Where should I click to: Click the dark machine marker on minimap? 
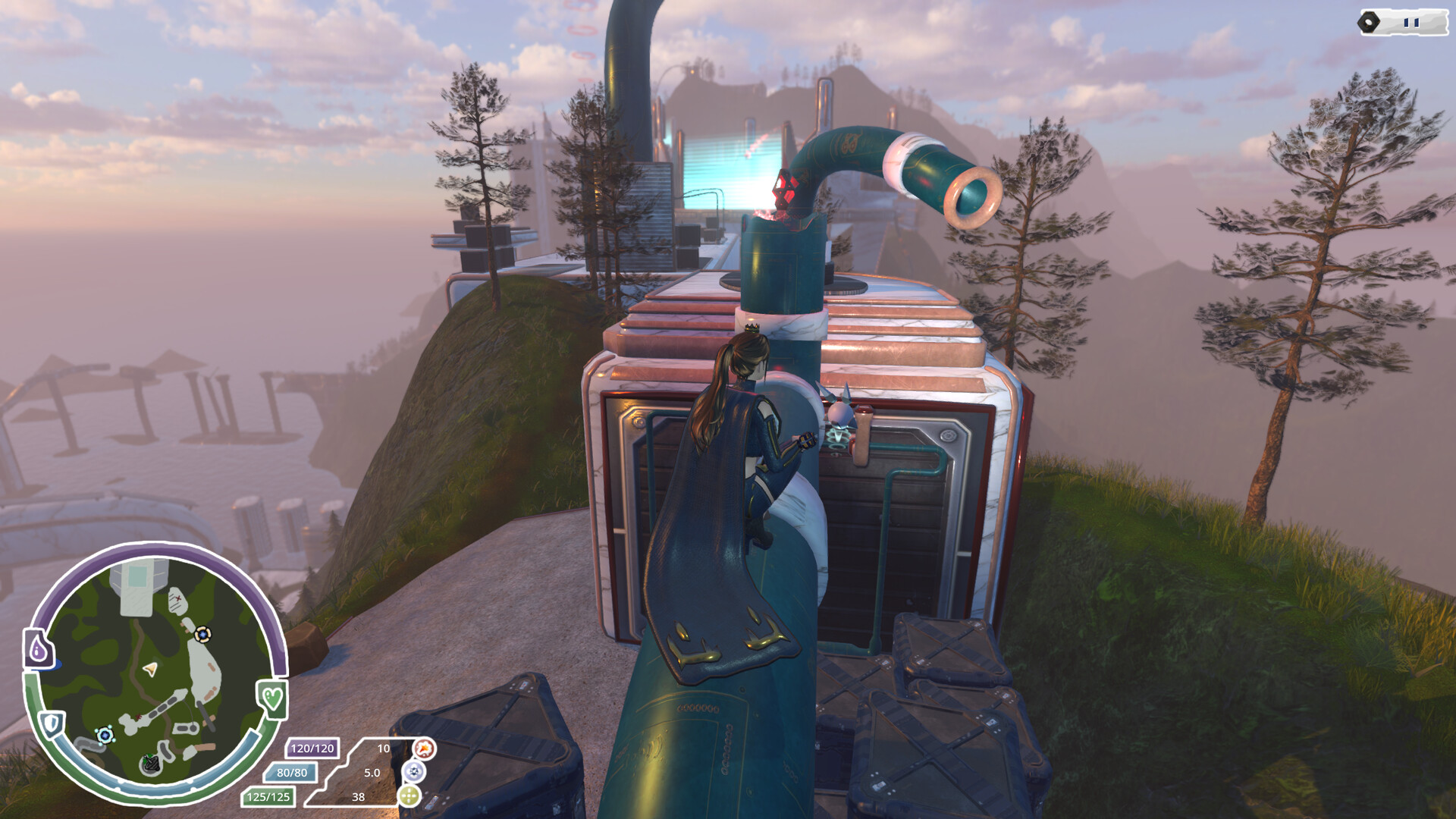point(151,764)
